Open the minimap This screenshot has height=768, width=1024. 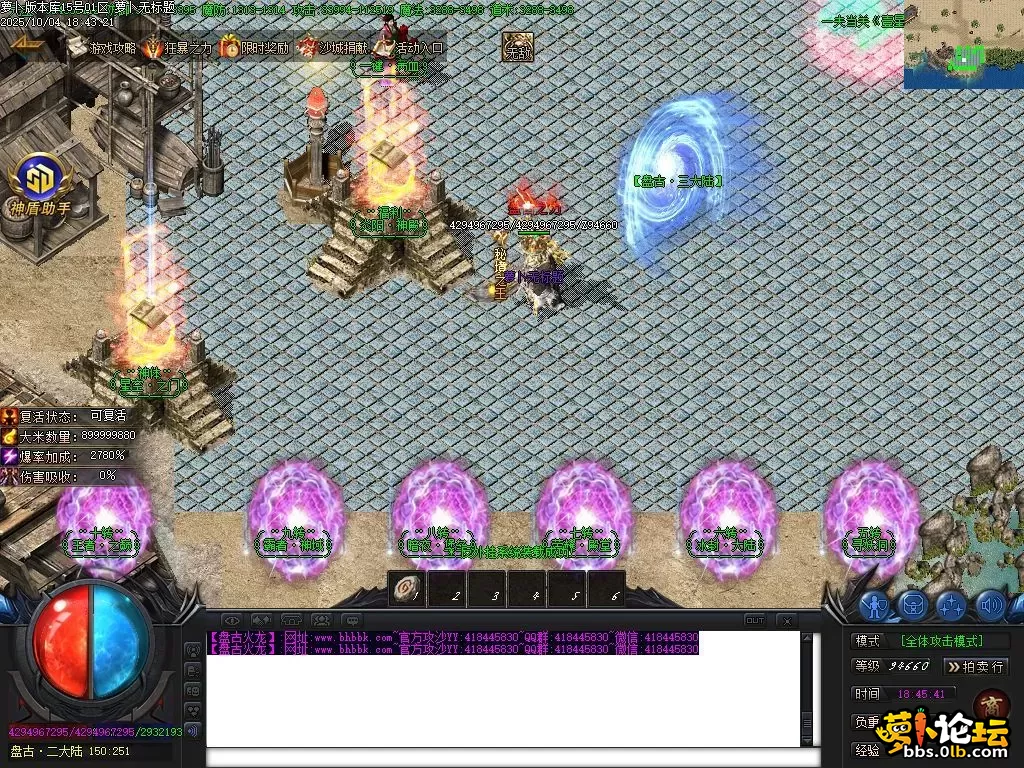[963, 44]
